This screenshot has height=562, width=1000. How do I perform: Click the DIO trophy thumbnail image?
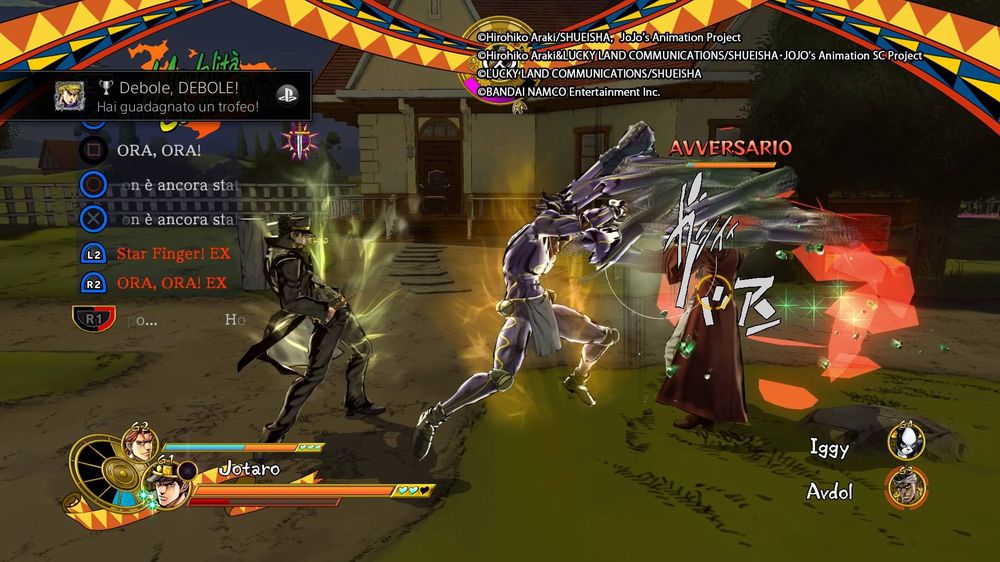pyautogui.click(x=69, y=96)
